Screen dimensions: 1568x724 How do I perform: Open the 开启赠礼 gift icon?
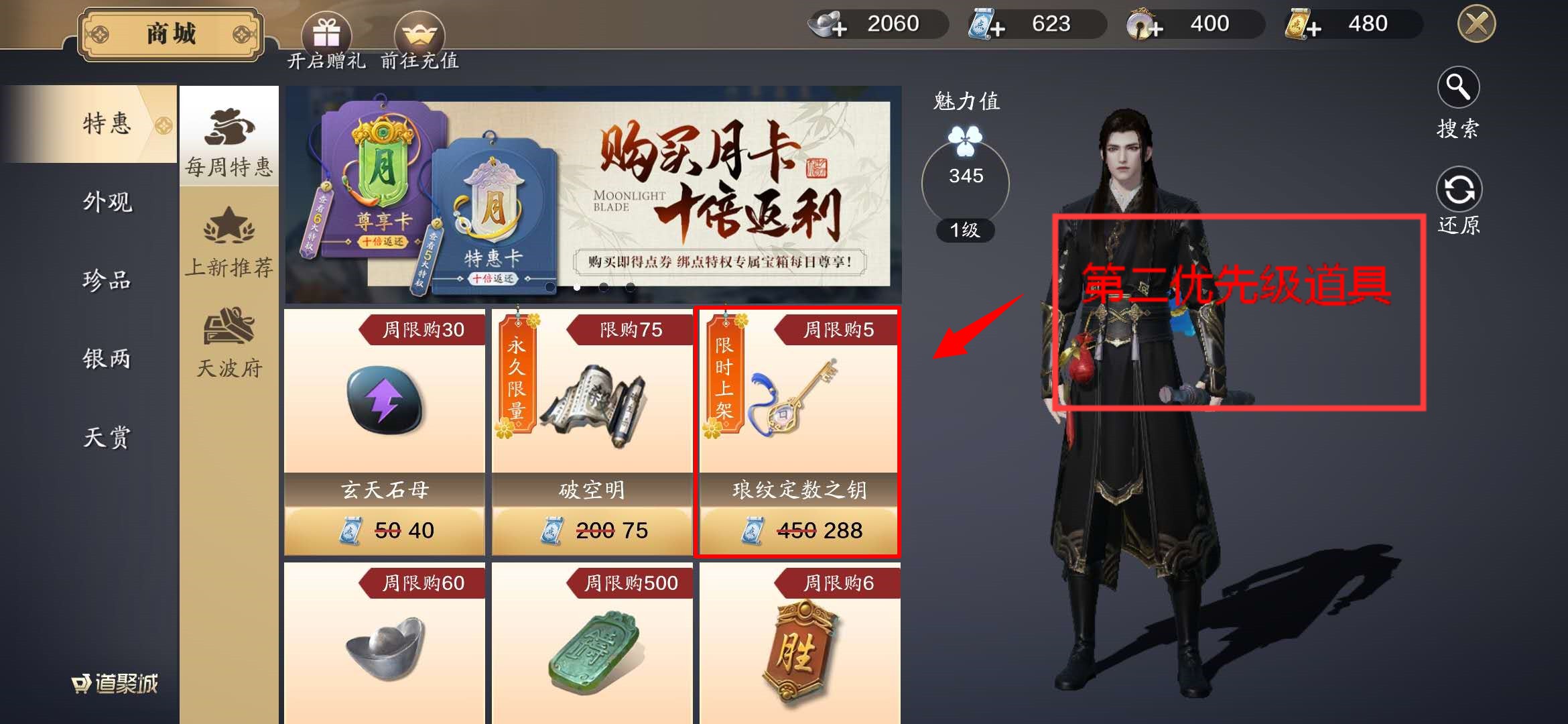point(328,30)
